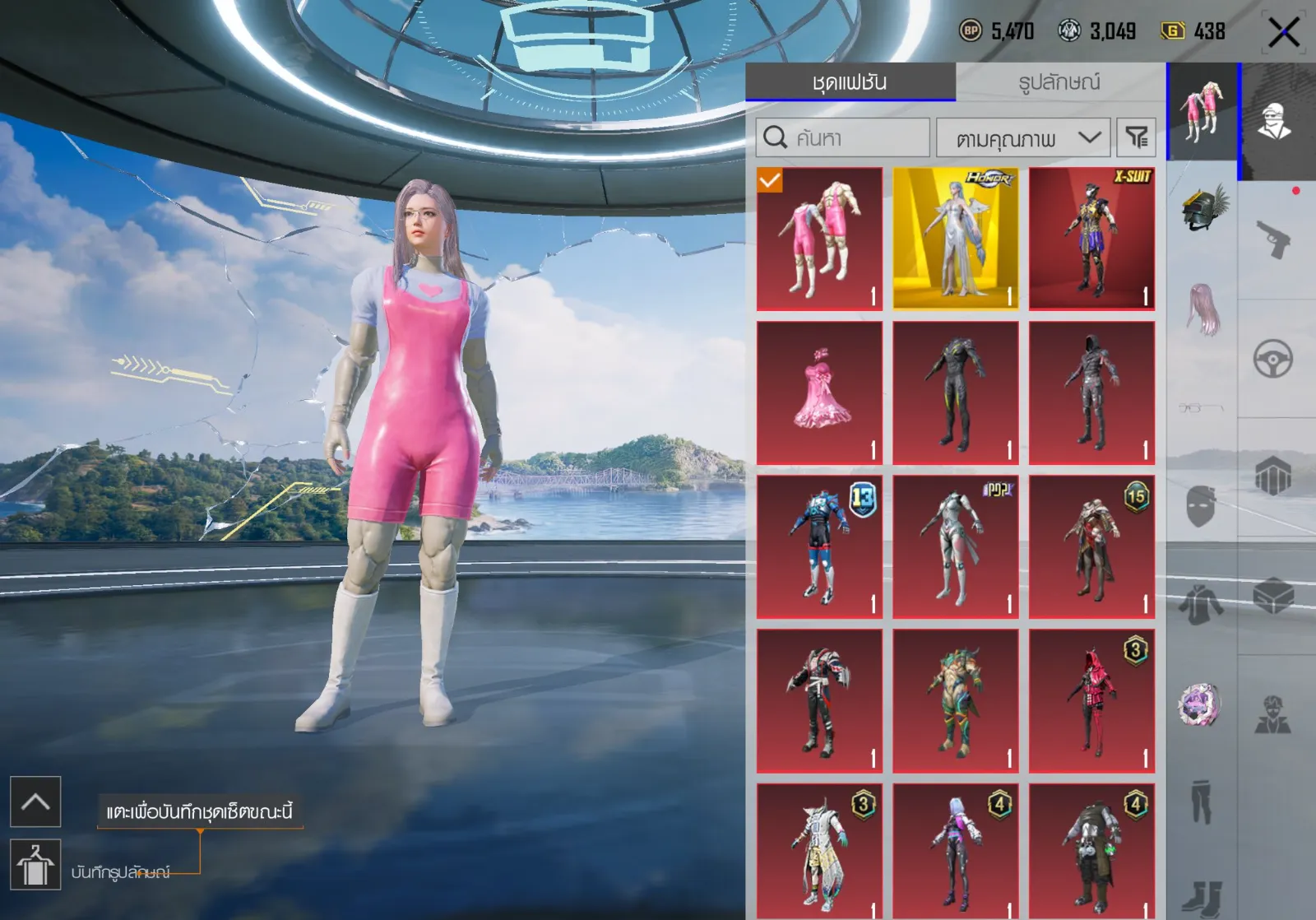This screenshot has height=920, width=1316.
Task: Choose the outfit with level 15 badge
Action: (x=1091, y=546)
